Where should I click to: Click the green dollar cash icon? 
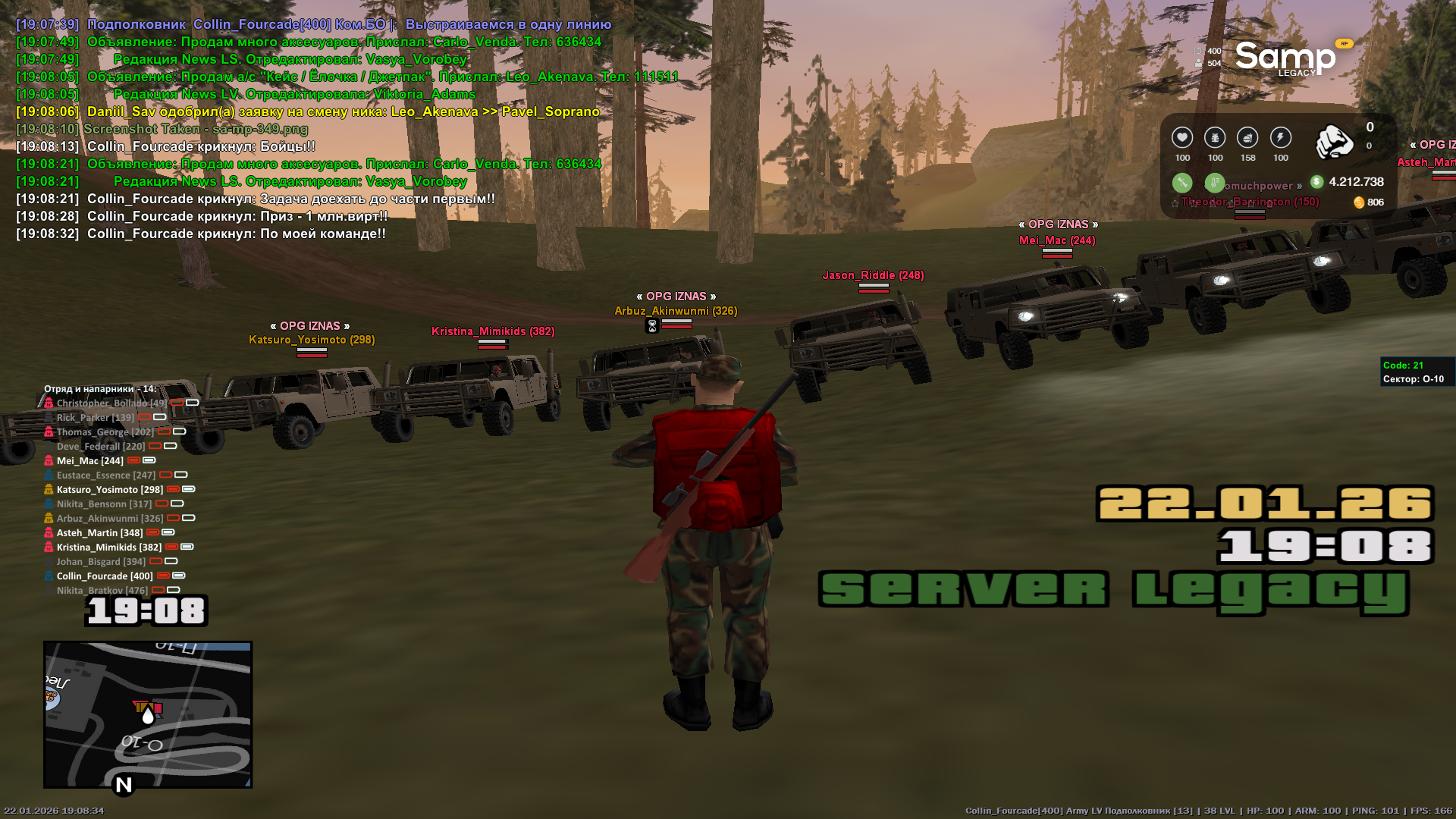coord(1316,182)
